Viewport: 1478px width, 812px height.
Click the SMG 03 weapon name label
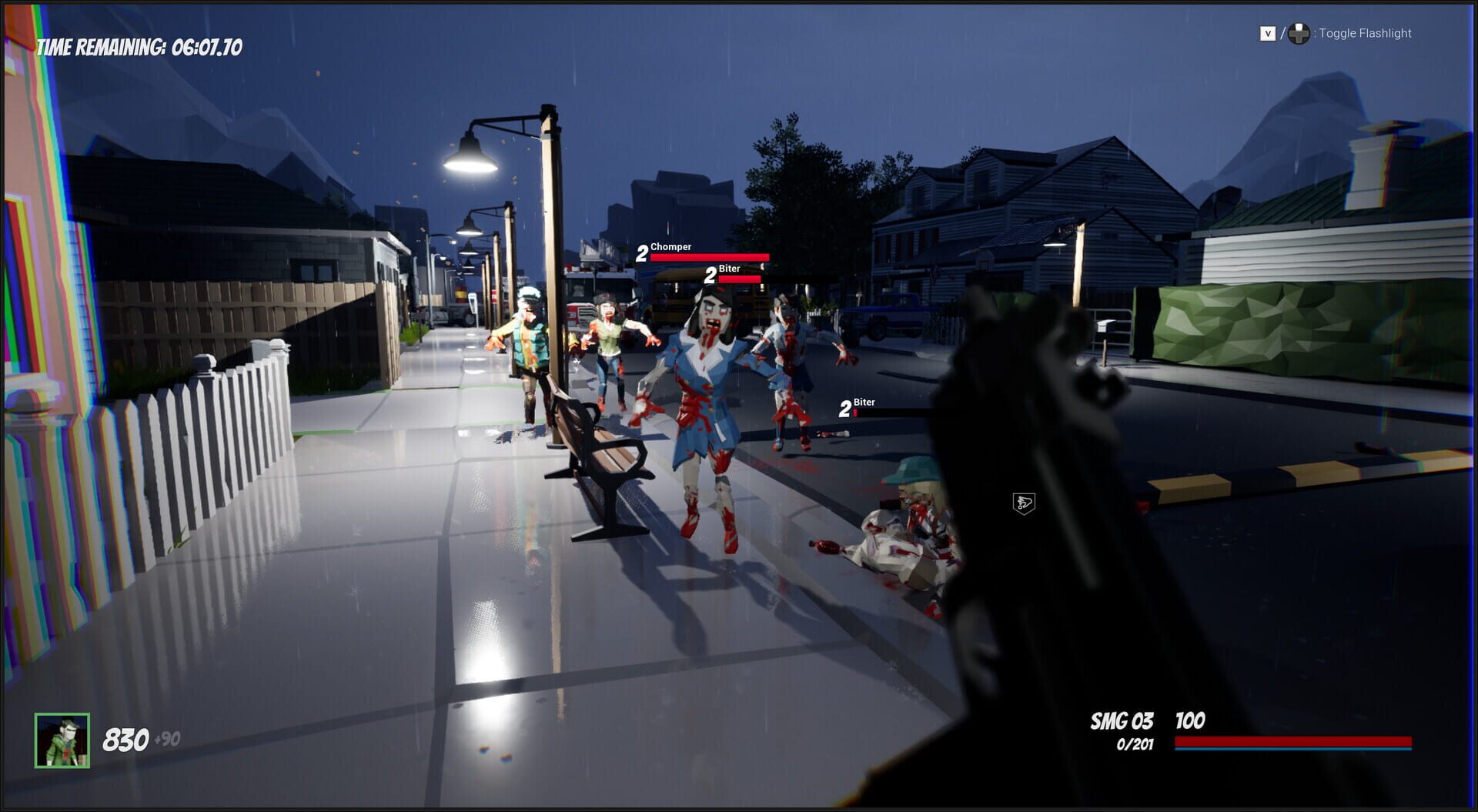pos(1122,721)
